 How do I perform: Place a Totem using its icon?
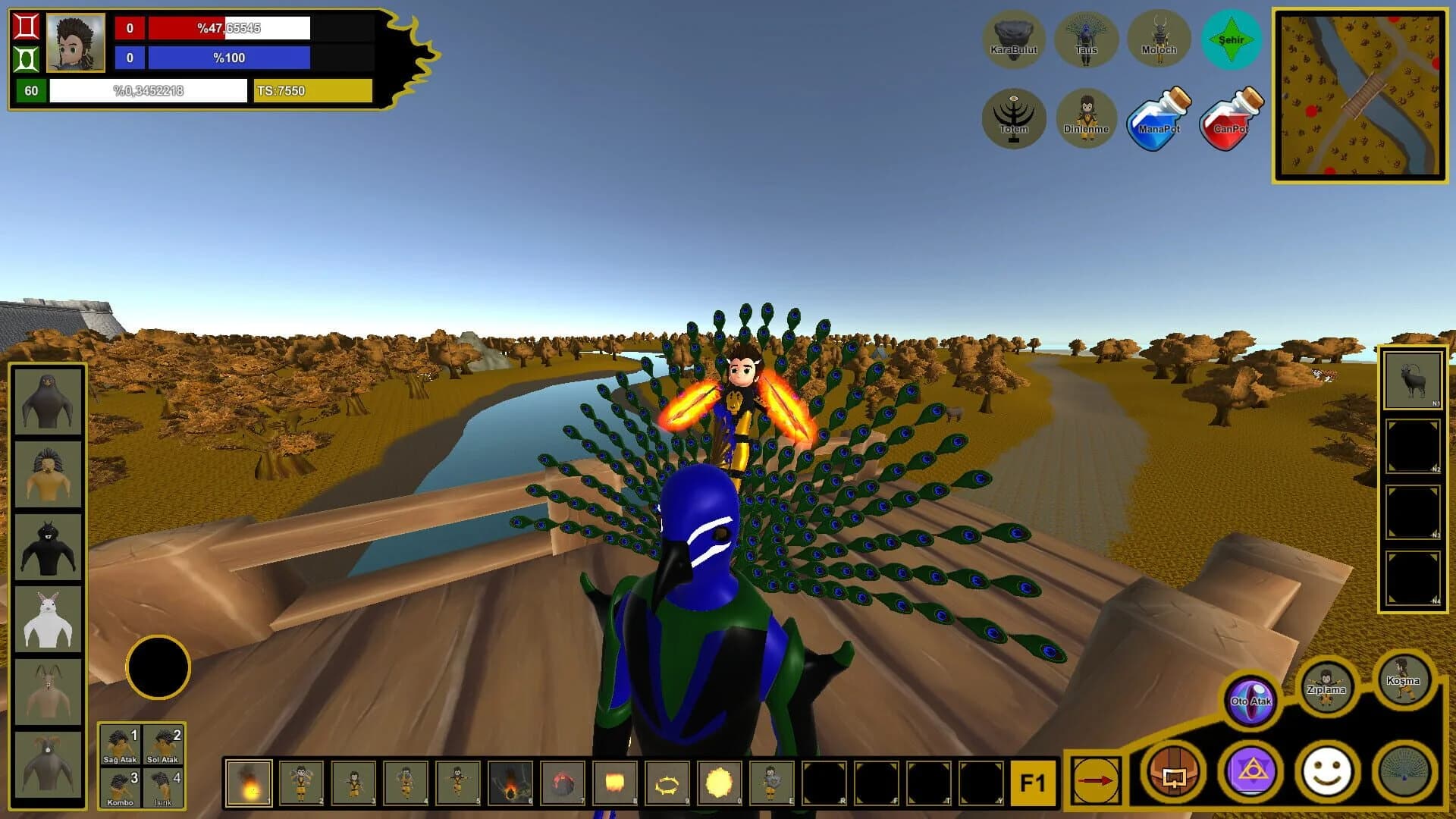point(1015,118)
